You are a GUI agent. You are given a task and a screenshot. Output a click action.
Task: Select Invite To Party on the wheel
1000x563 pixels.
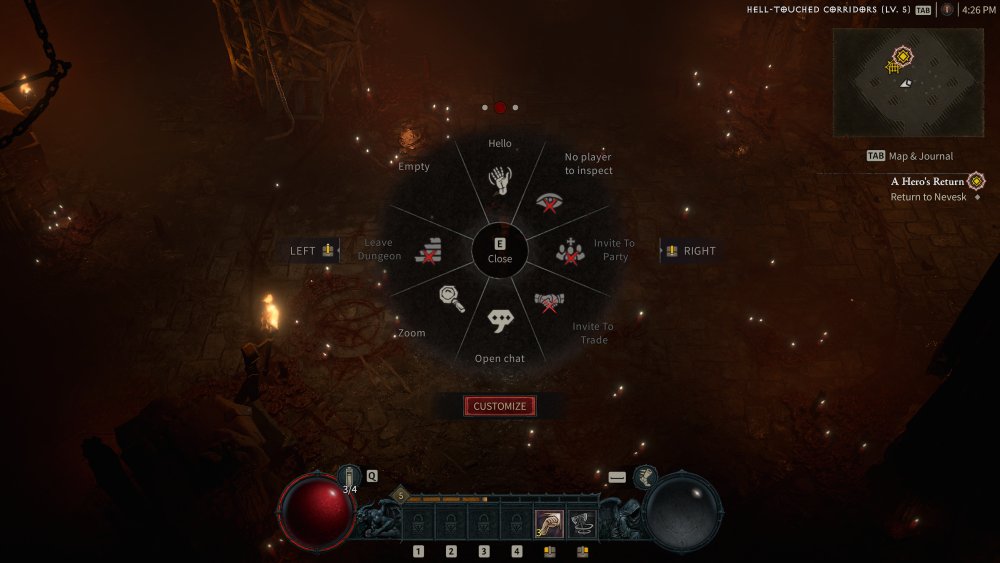pyautogui.click(x=571, y=252)
